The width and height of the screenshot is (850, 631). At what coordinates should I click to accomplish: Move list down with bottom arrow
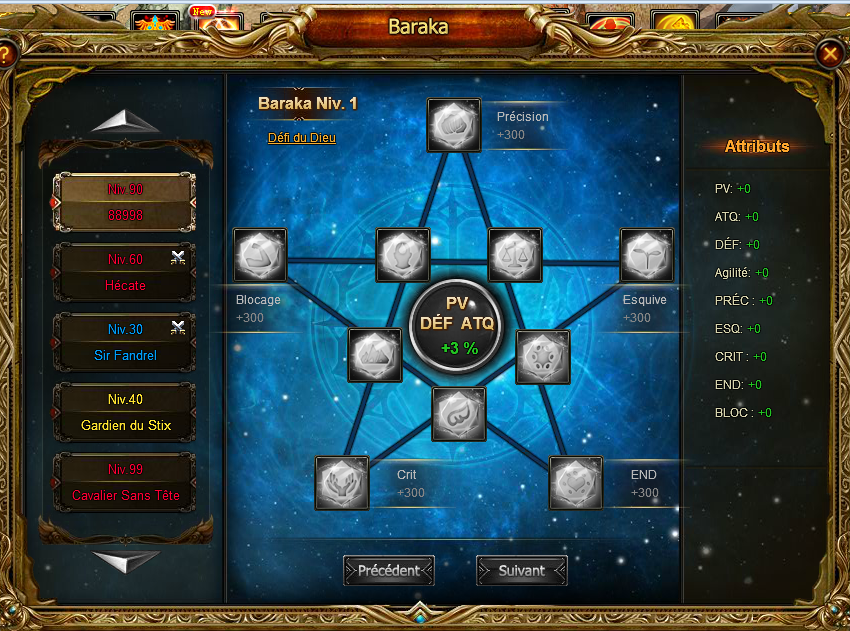[125, 561]
